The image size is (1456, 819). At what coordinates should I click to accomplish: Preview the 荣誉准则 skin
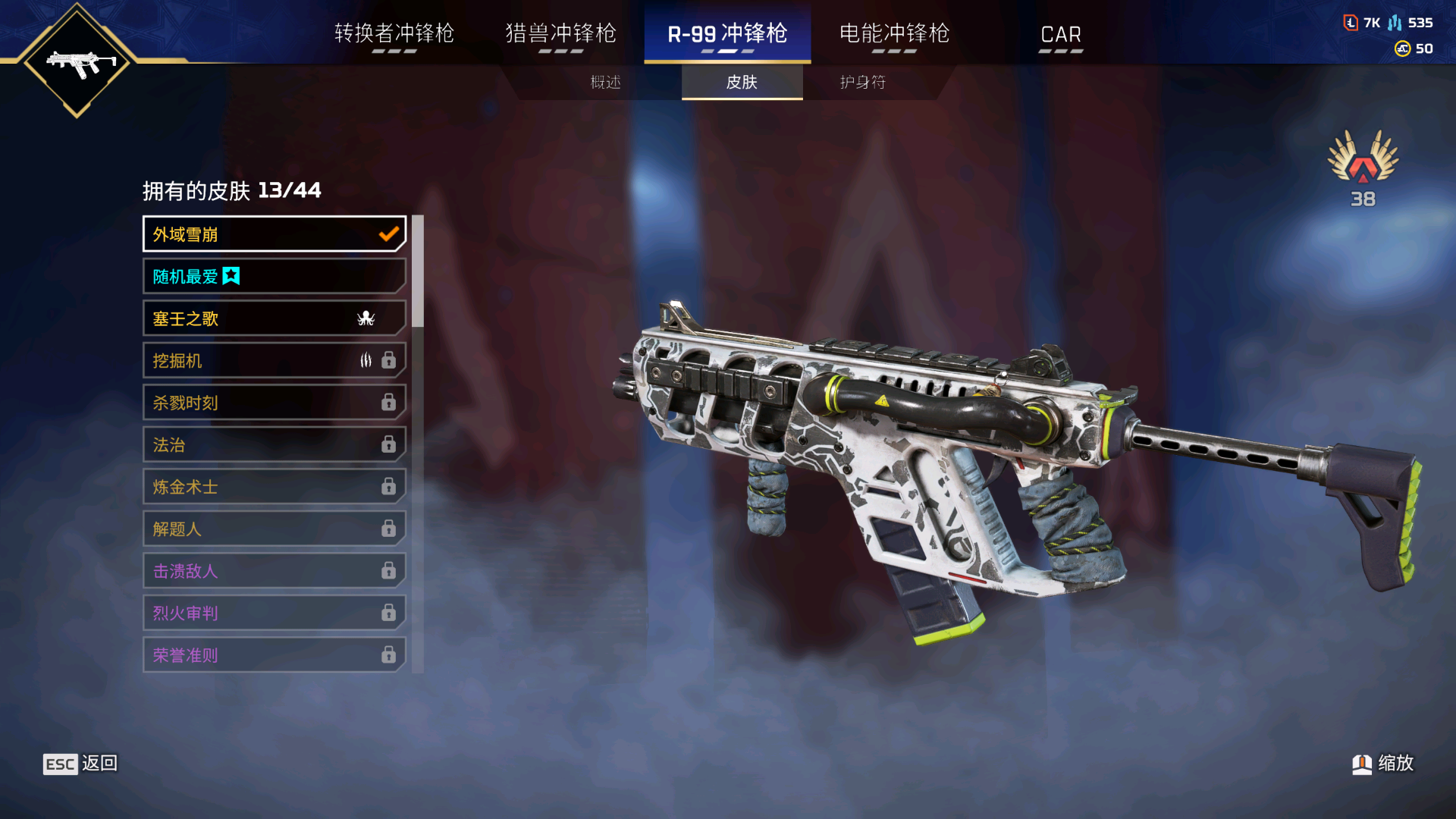274,655
